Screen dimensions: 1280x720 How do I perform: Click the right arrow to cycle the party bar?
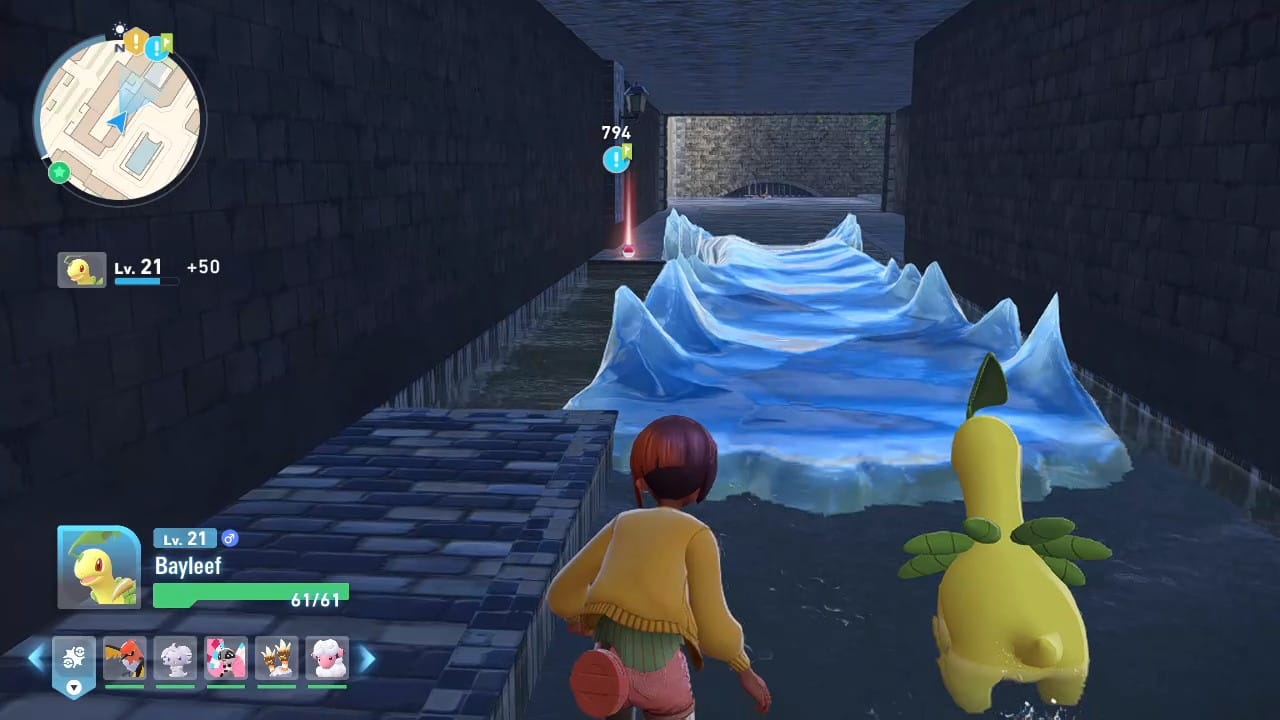coord(366,658)
